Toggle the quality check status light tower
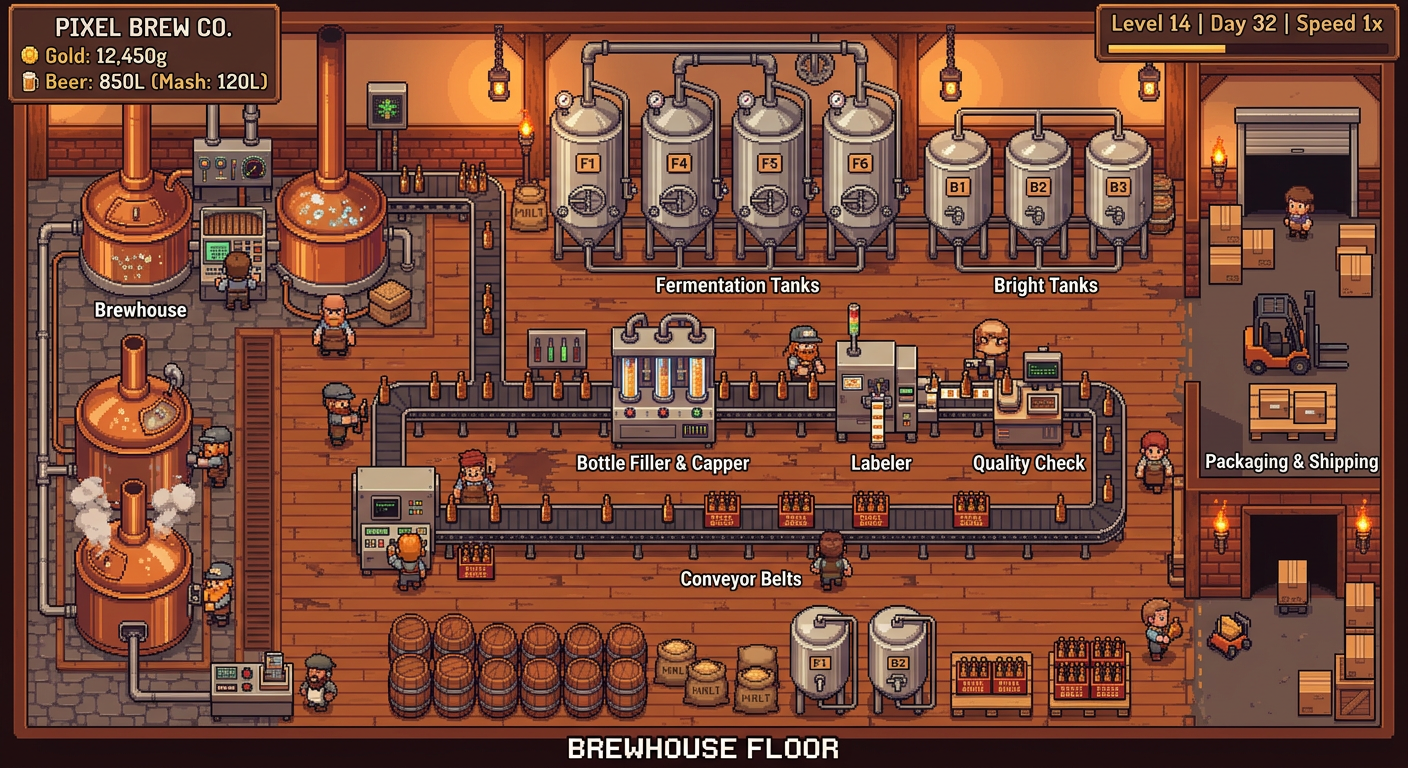This screenshot has width=1408, height=768. (854, 318)
